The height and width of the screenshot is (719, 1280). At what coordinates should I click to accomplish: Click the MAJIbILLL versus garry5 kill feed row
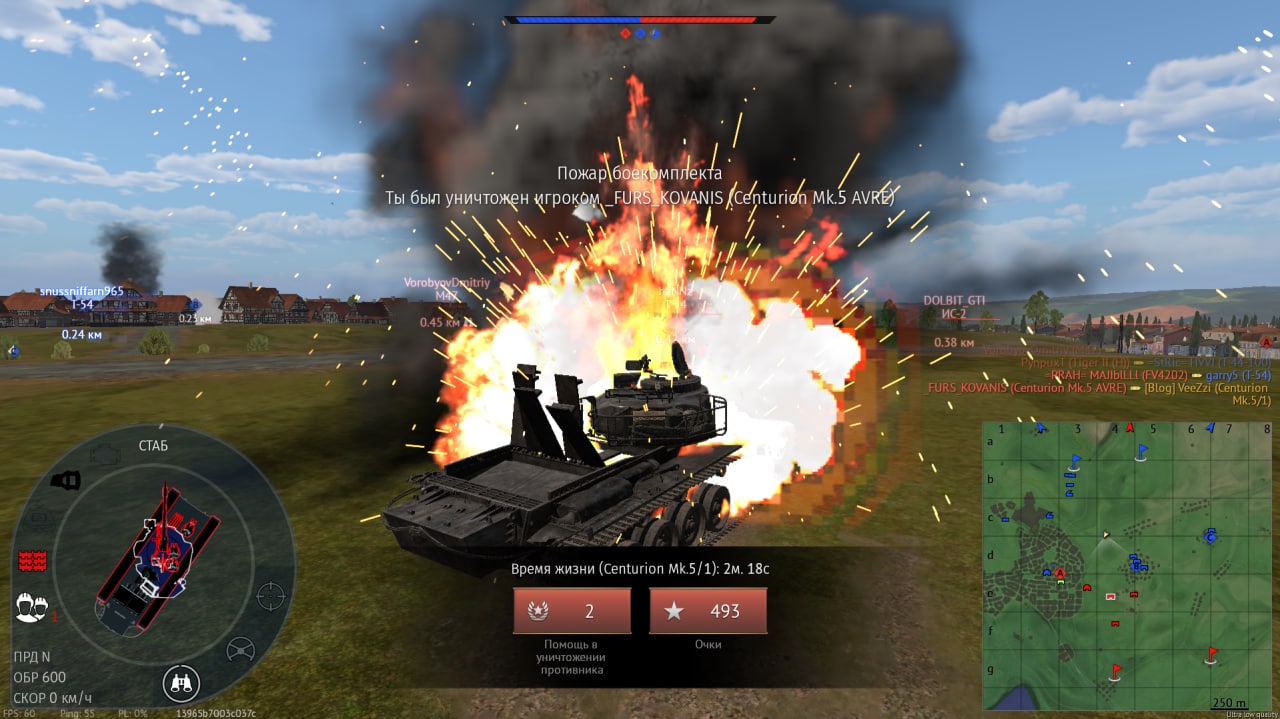[1160, 375]
